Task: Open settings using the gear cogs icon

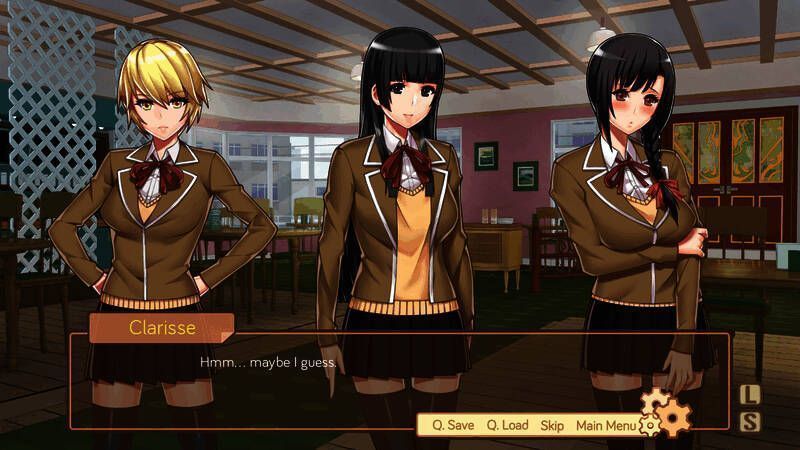Action: point(667,412)
